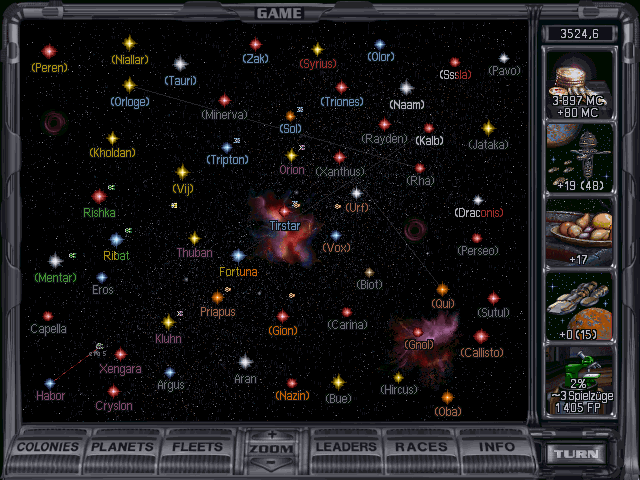Show the Info screen
The image size is (640, 480).
click(496, 447)
